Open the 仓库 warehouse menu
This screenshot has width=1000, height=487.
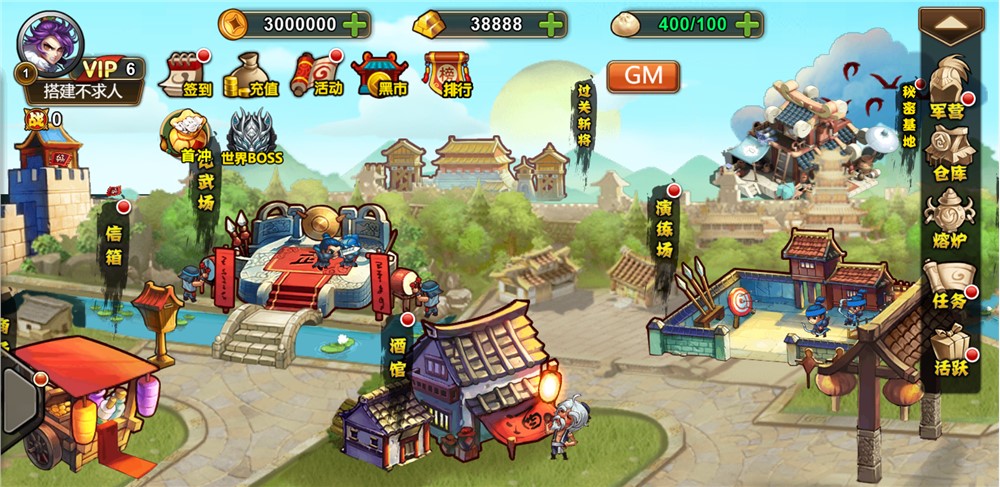tap(947, 155)
